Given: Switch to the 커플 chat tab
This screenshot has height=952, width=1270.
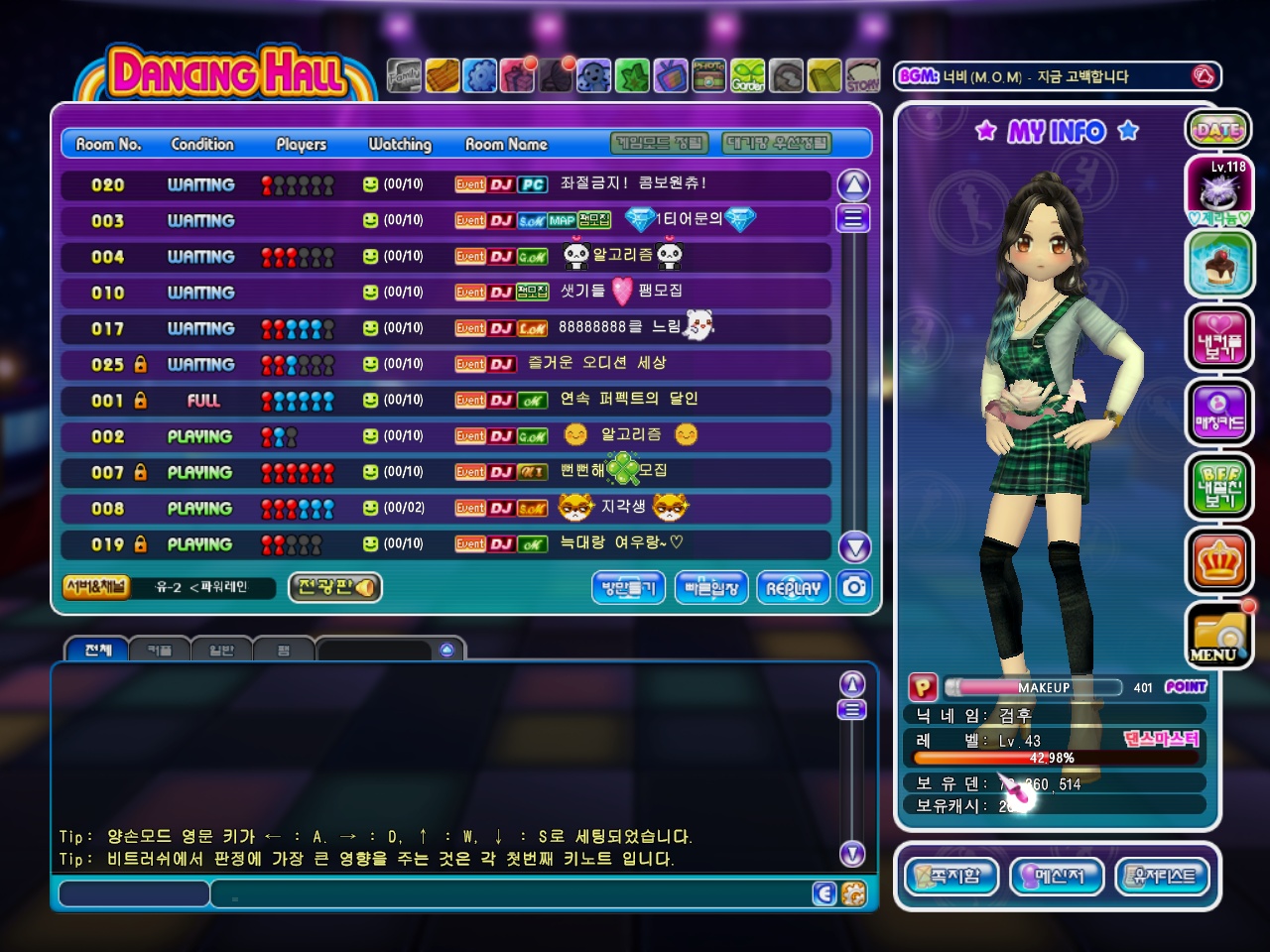Looking at the screenshot, I should (x=159, y=651).
